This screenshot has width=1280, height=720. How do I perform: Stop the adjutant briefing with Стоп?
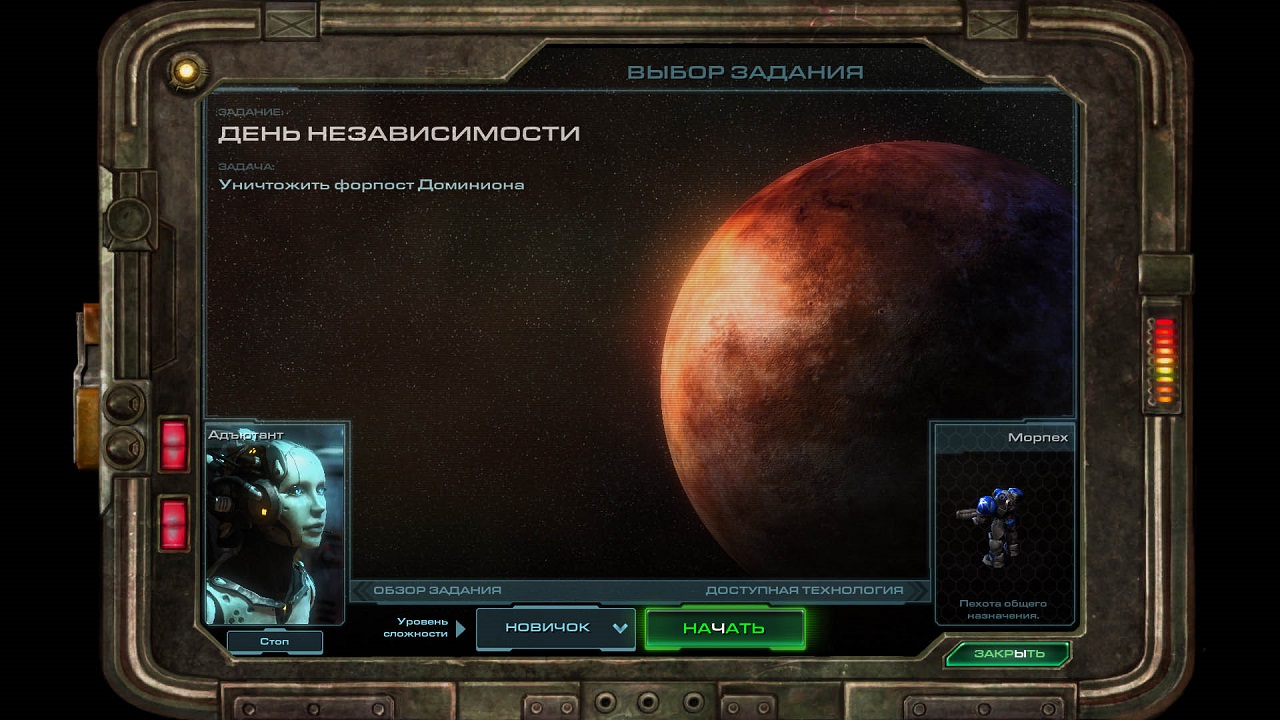[274, 641]
